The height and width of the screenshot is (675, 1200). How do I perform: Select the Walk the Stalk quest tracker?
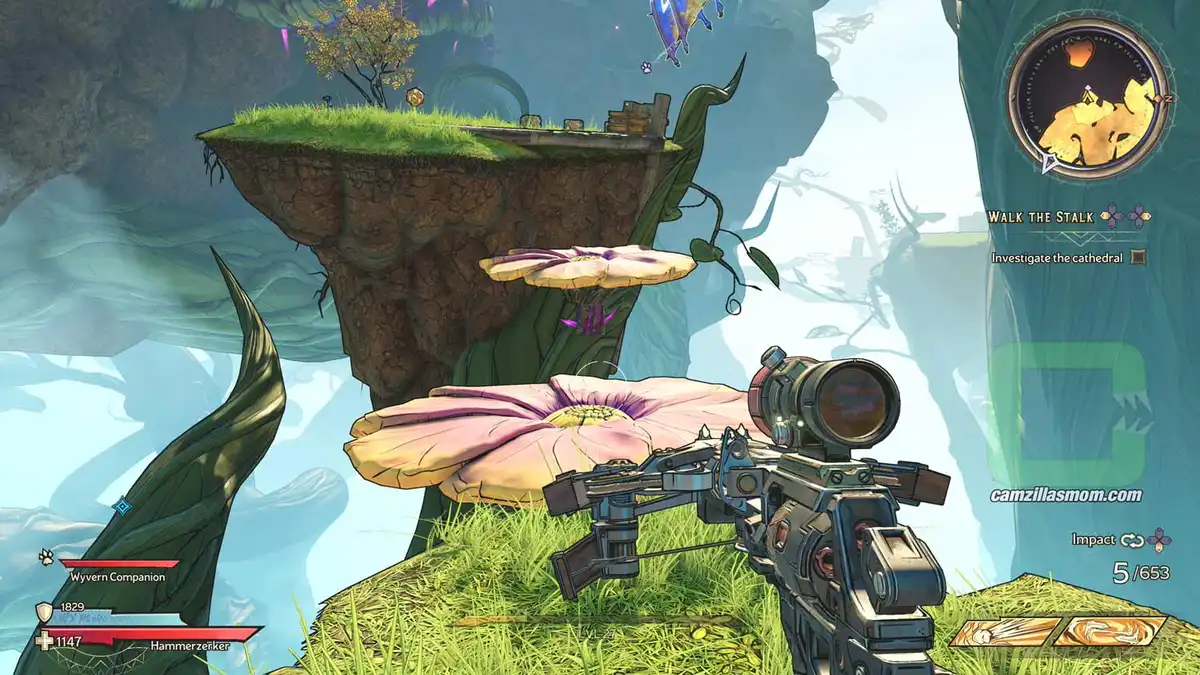[1041, 216]
